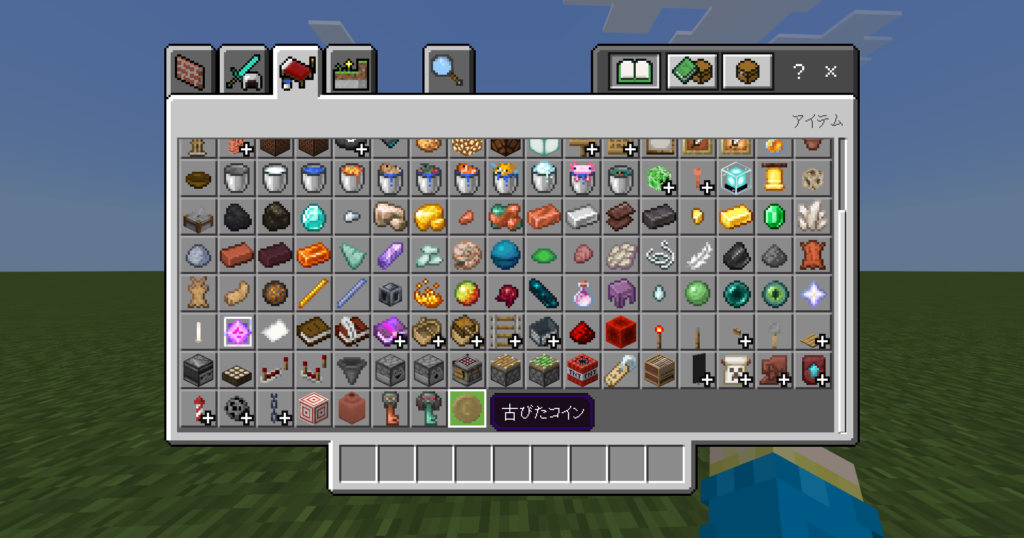Choose the gold ingot

pyautogui.click(x=735, y=217)
